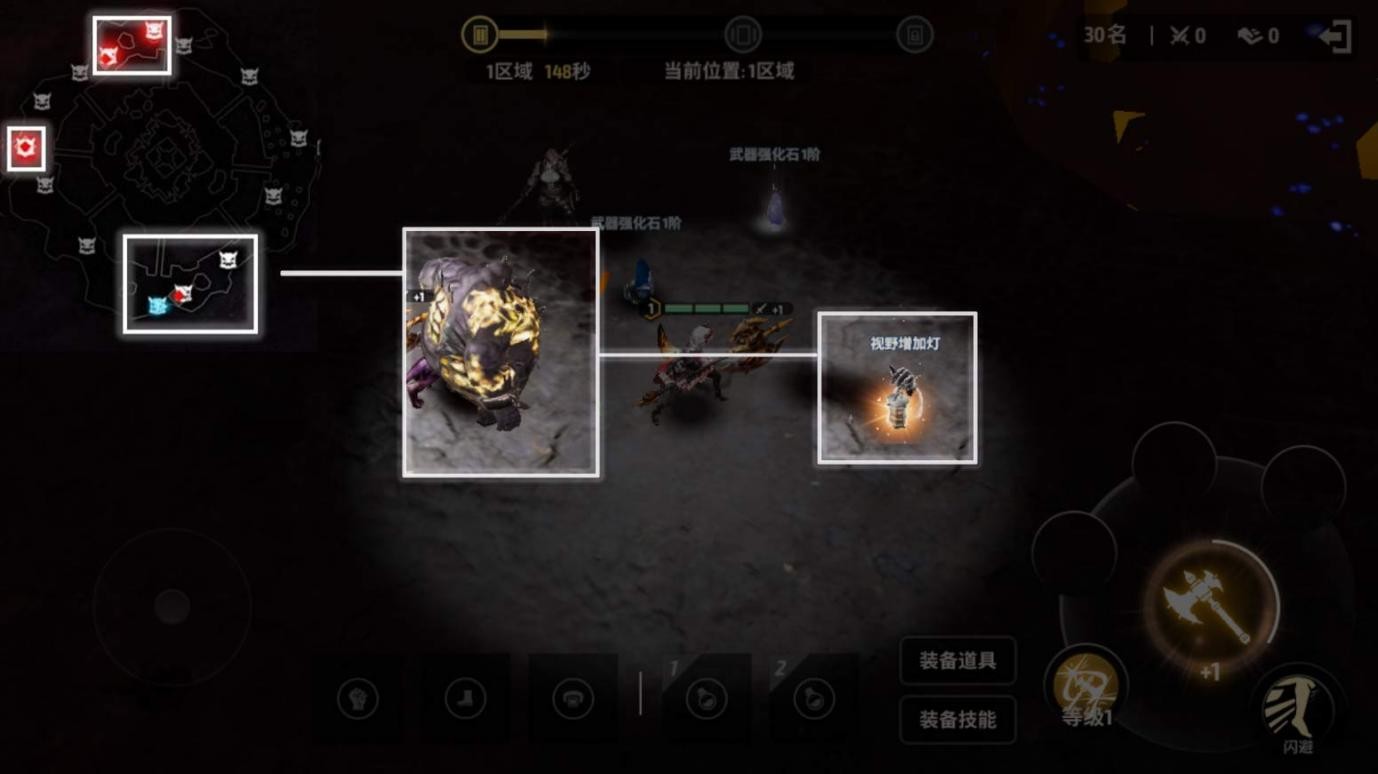This screenshot has width=1378, height=774.
Task: Open the 装备技能 equip skills panel
Action: [x=957, y=719]
